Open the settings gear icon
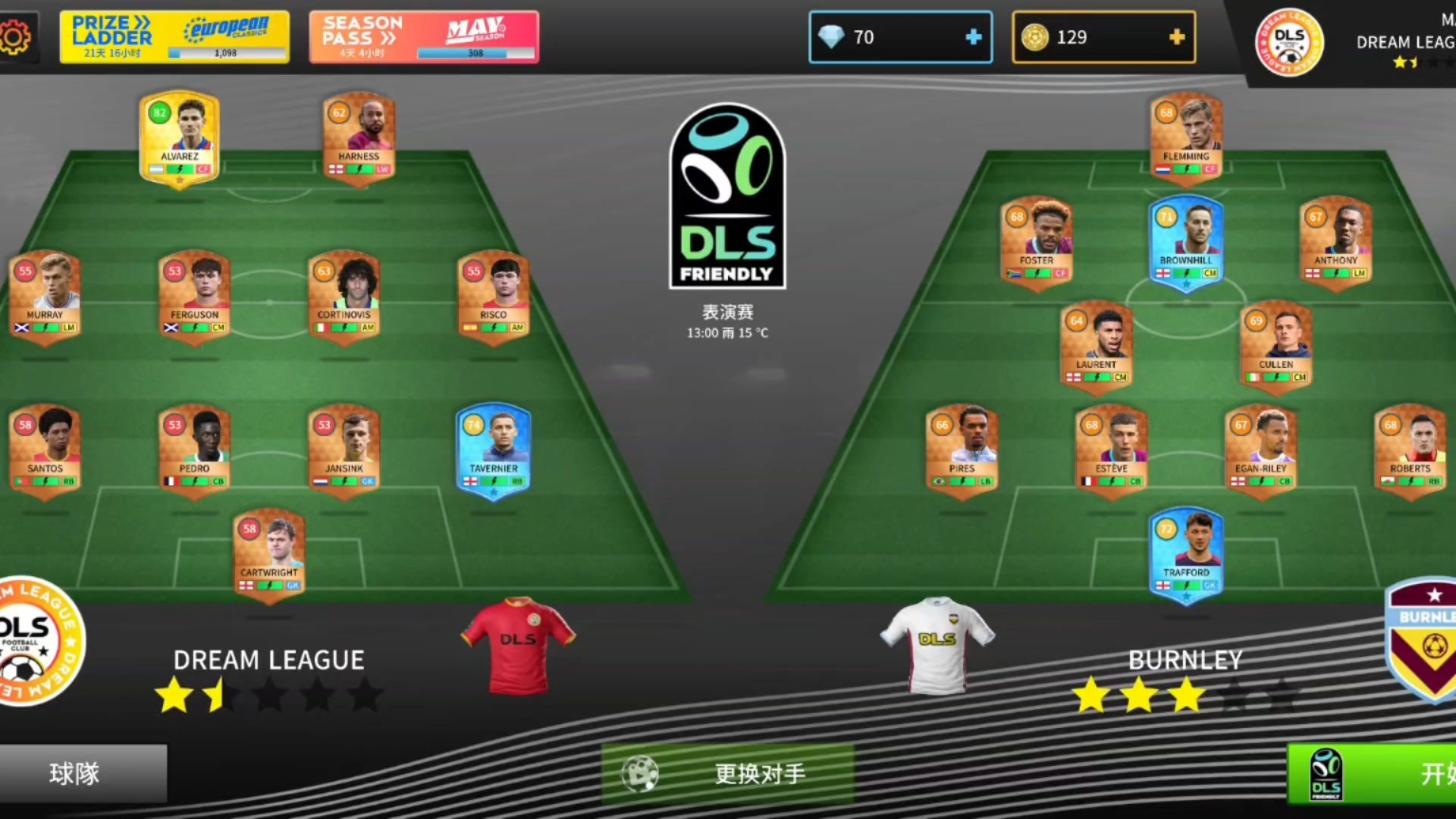Viewport: 1456px width, 819px height. click(x=15, y=36)
